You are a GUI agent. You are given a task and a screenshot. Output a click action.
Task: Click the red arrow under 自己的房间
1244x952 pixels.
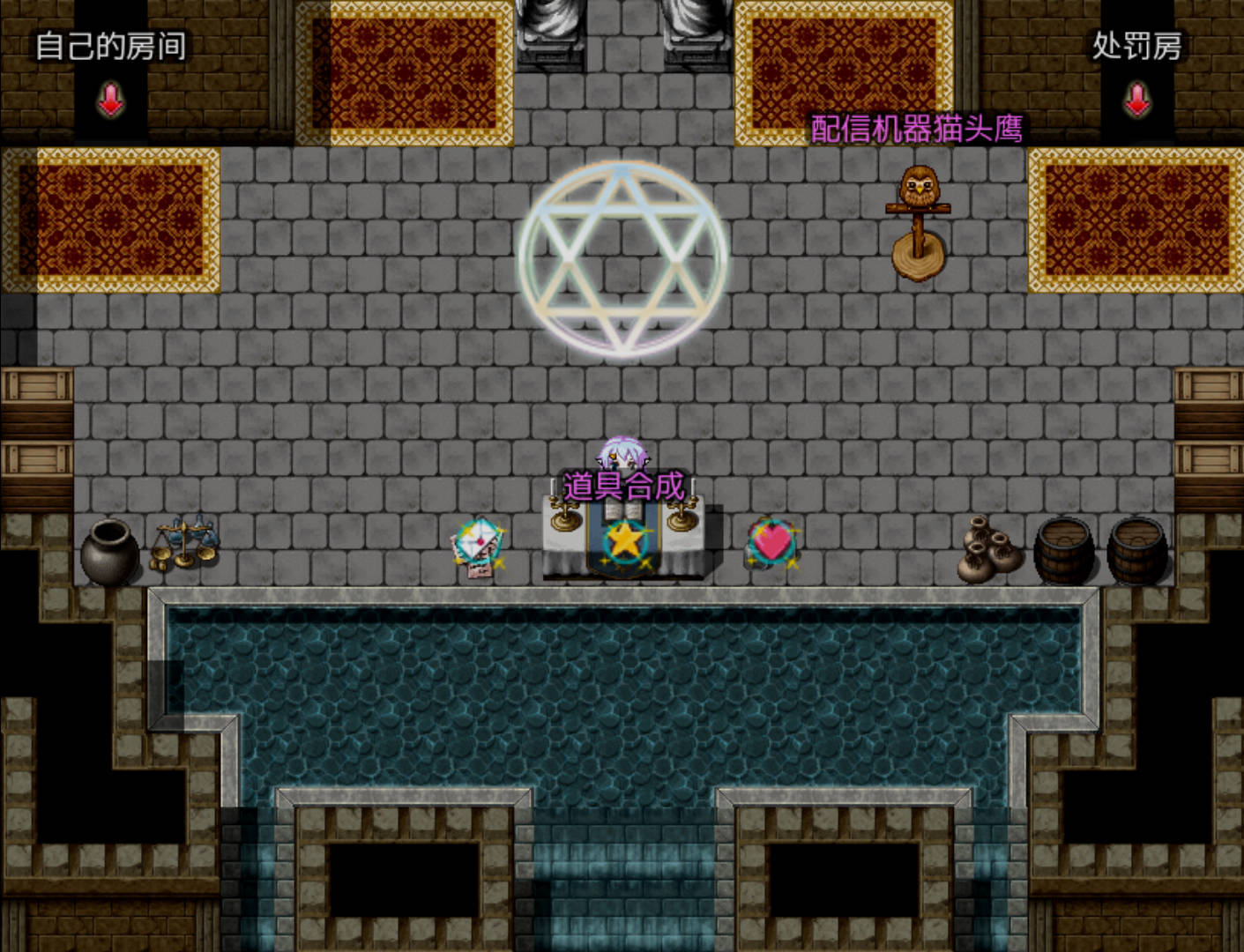110,100
